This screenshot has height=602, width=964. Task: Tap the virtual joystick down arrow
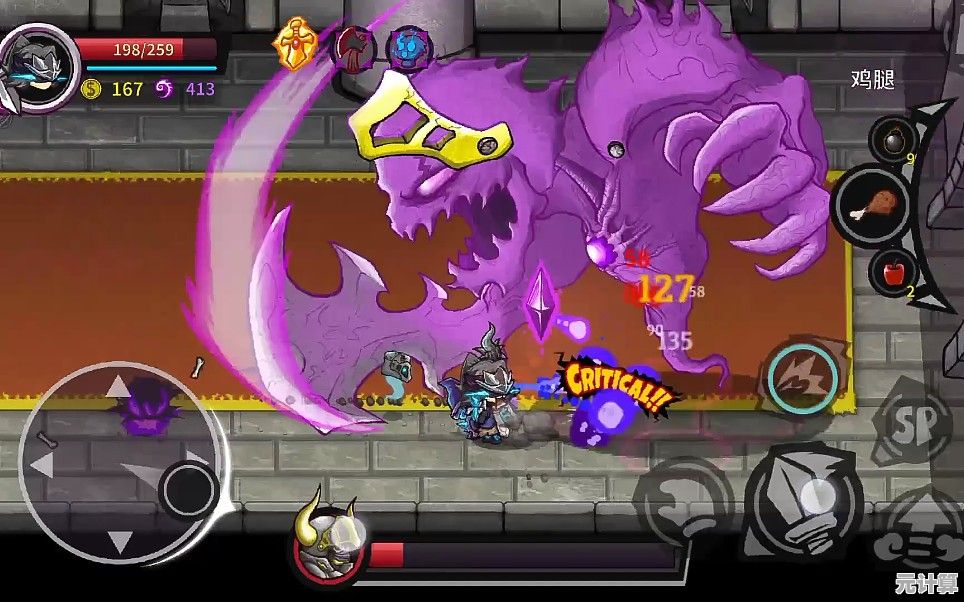120,542
